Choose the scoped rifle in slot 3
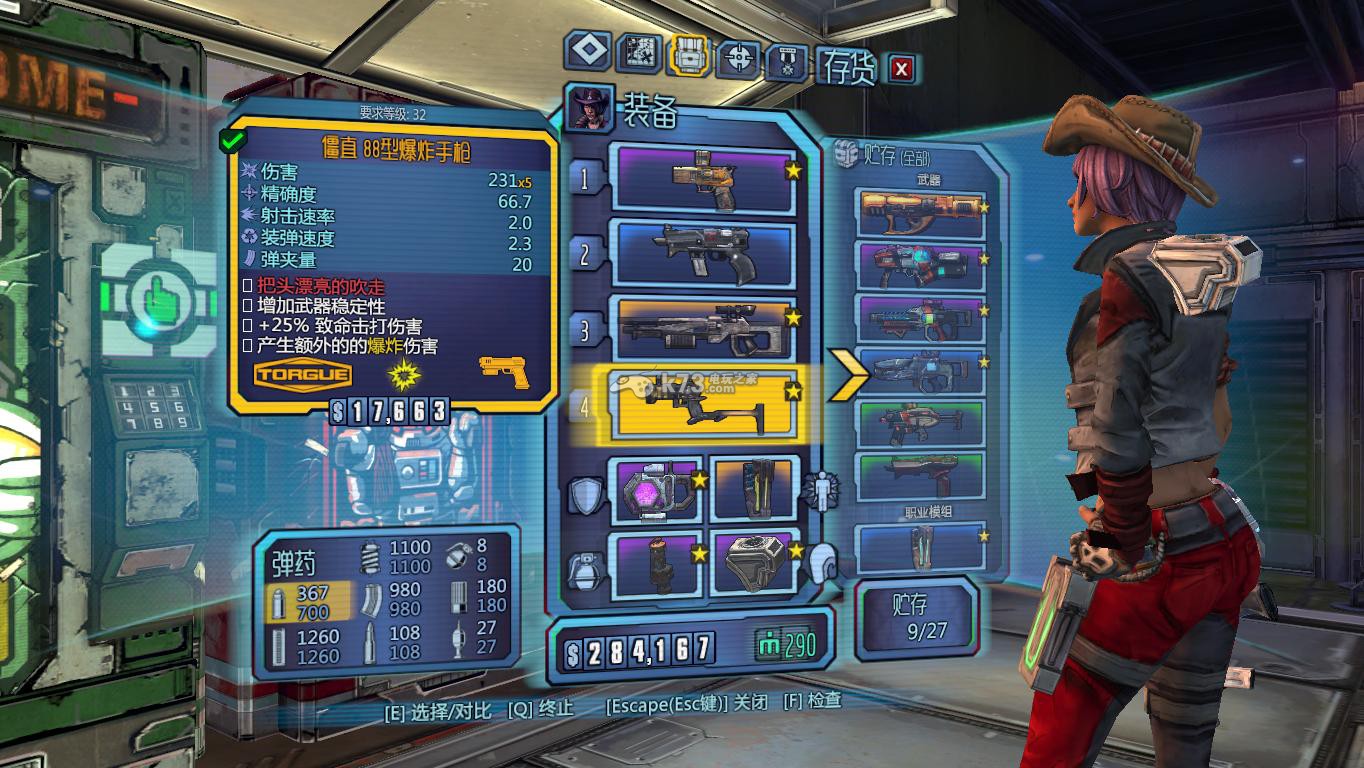The height and width of the screenshot is (768, 1364). [706, 327]
